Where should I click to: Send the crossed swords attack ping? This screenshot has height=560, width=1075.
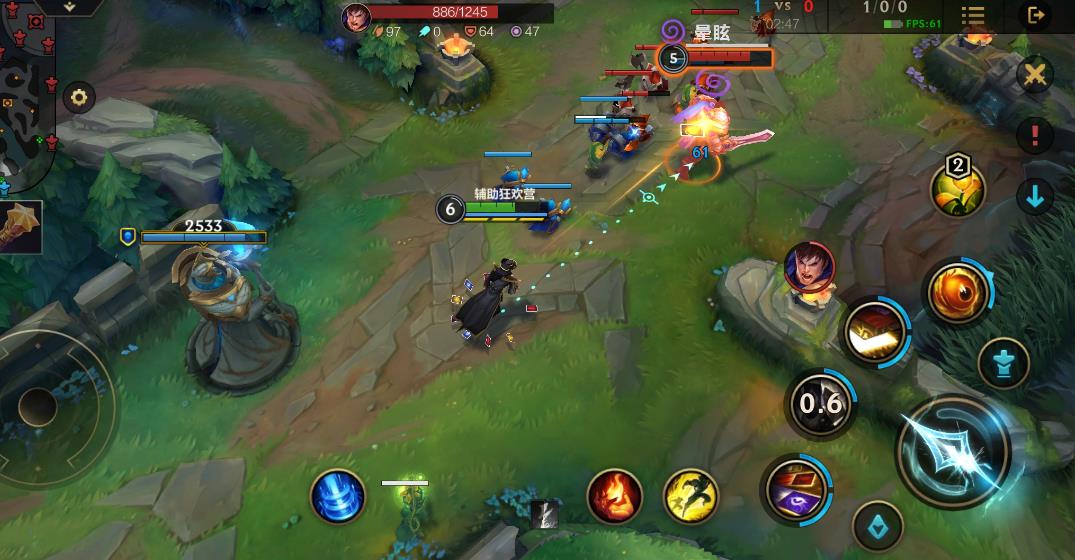coord(1035,75)
